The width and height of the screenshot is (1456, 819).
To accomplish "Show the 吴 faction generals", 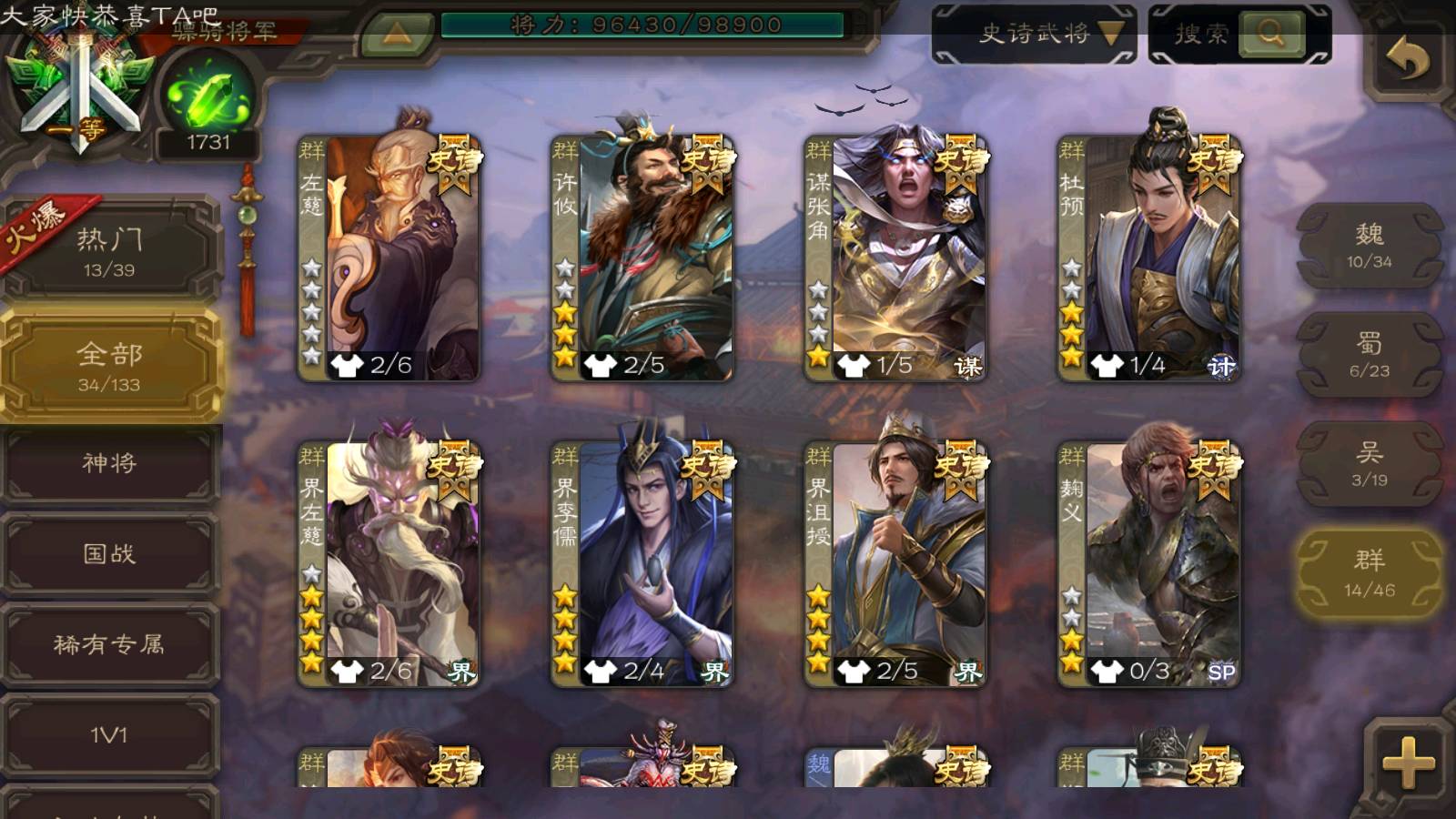I will tap(1369, 464).
